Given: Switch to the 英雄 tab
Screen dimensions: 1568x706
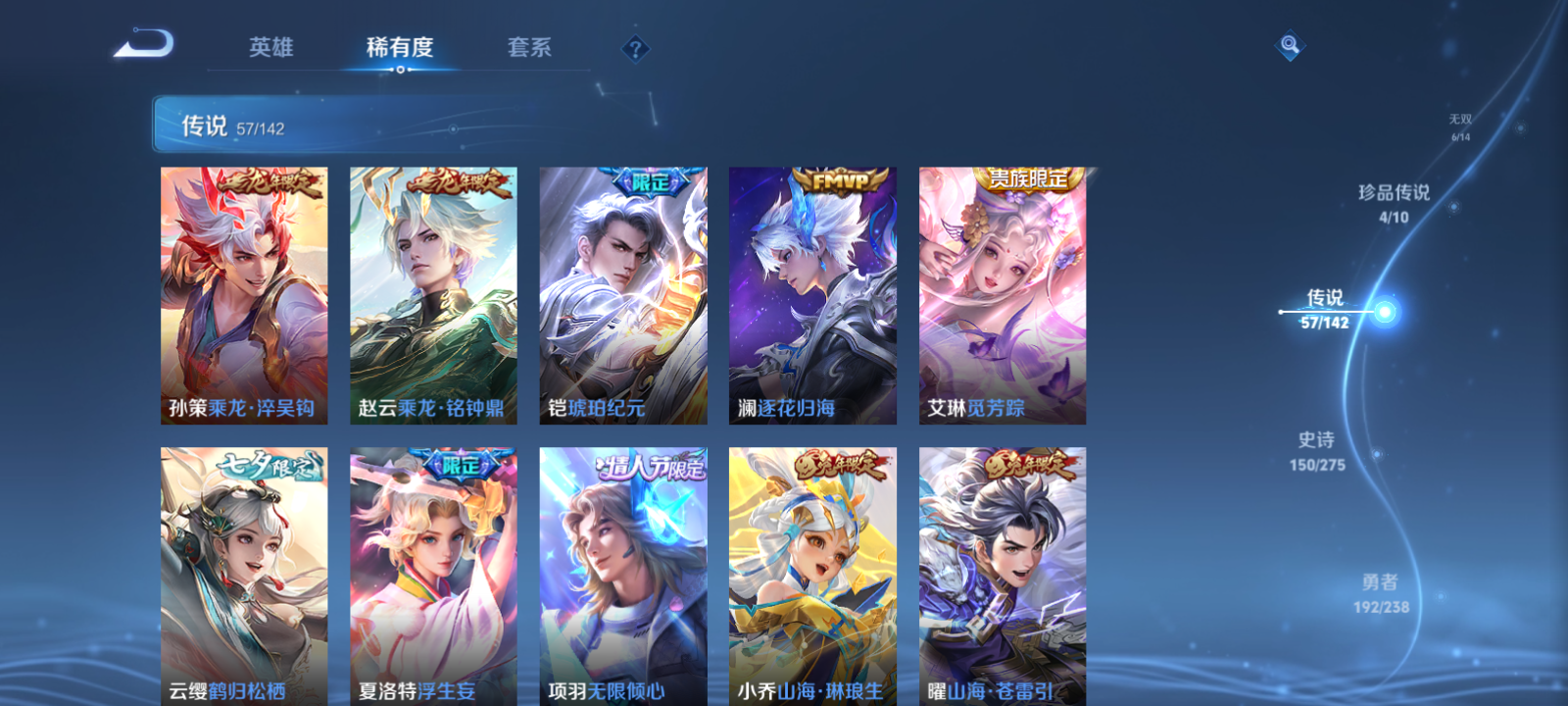Looking at the screenshot, I should (269, 47).
